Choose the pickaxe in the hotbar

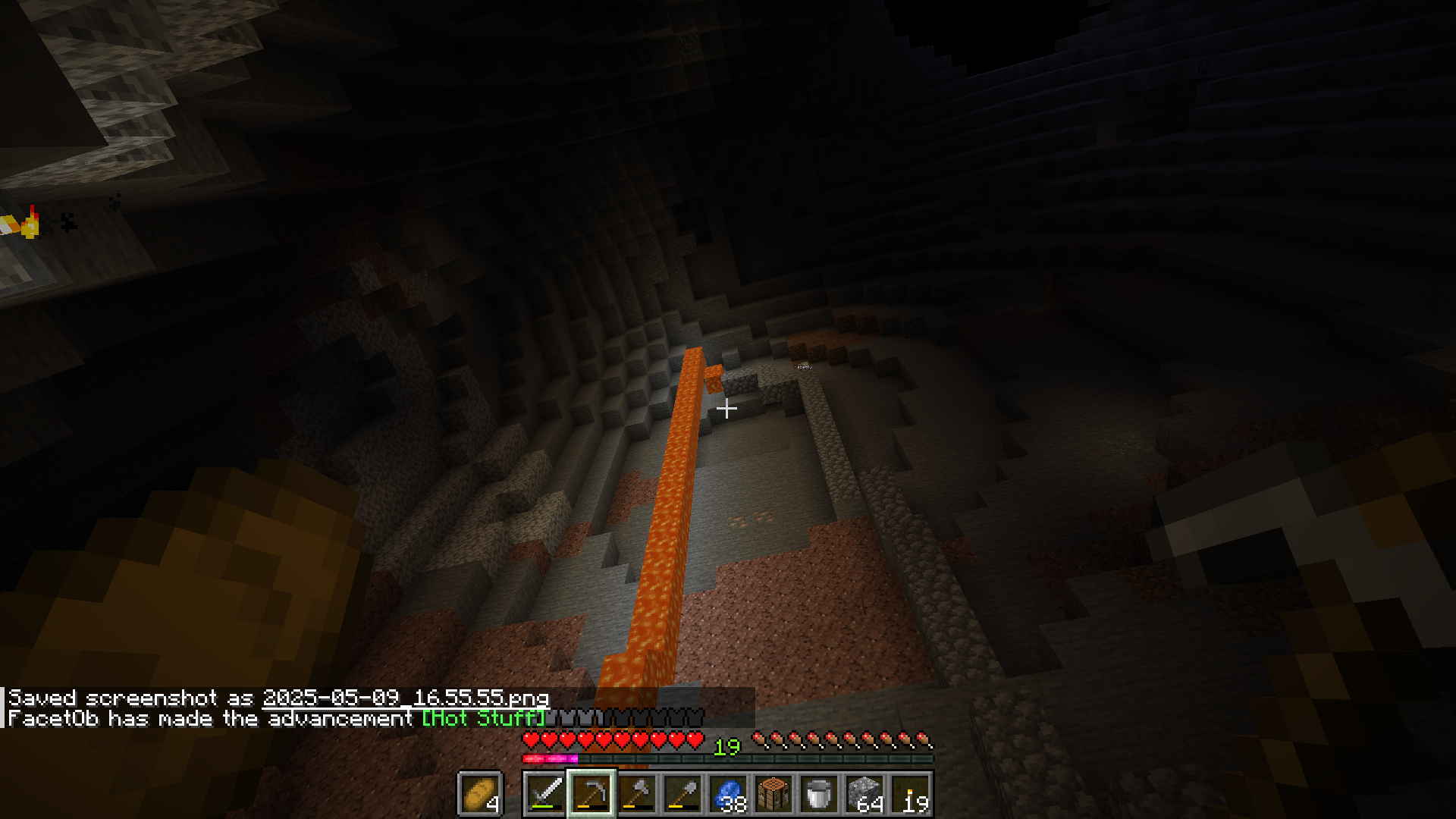pos(591,794)
